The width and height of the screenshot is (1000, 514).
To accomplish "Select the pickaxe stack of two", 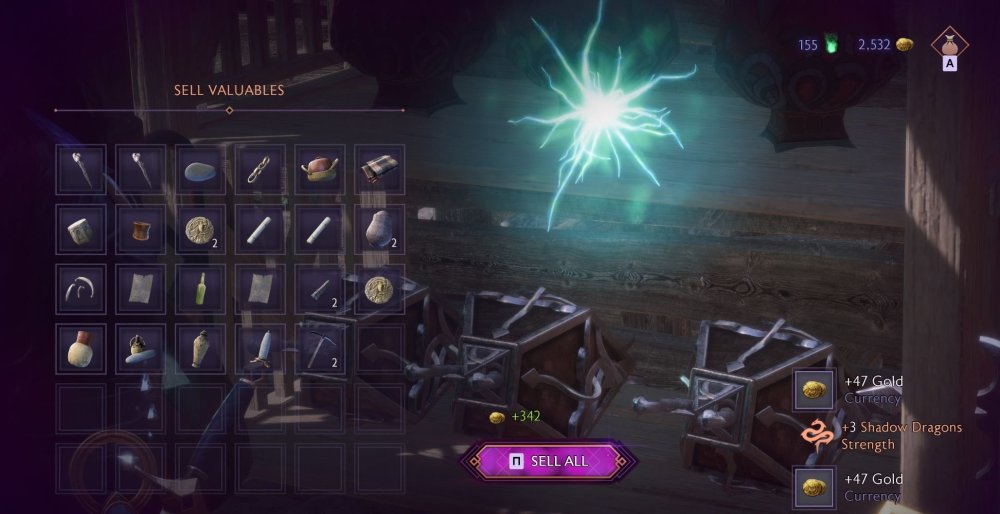I will (320, 349).
